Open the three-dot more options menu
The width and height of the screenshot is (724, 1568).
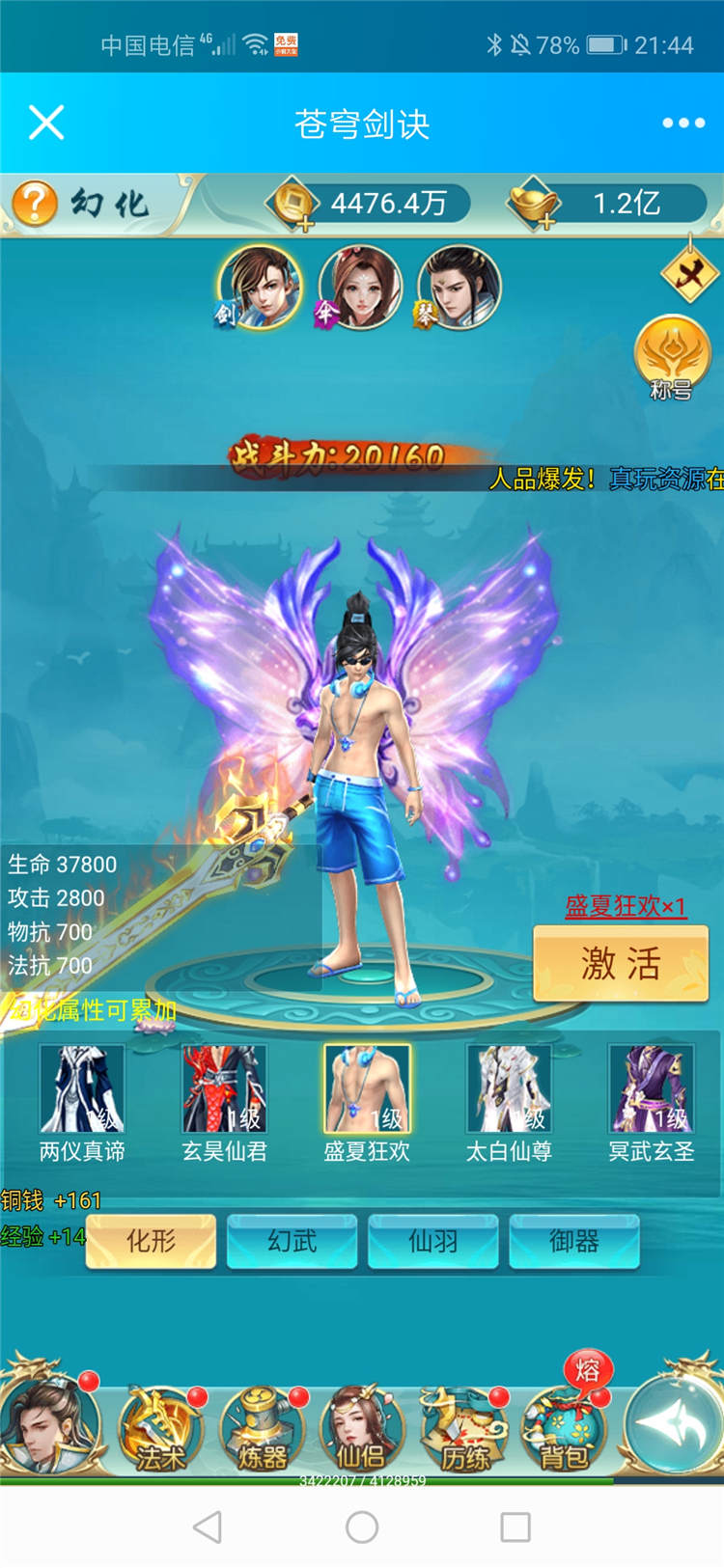[x=683, y=124]
